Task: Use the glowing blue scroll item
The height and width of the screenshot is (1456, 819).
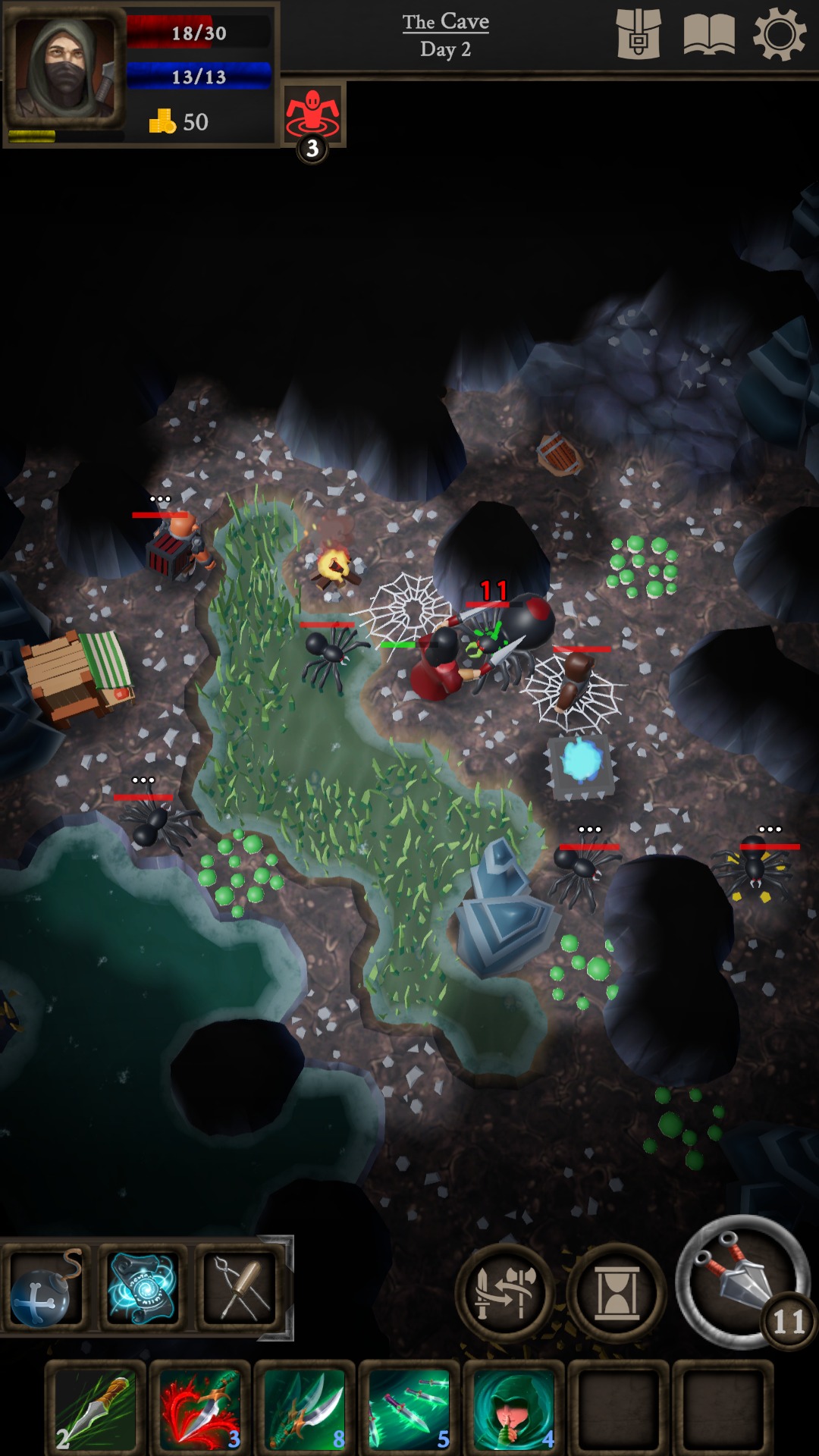Action: (143, 1288)
